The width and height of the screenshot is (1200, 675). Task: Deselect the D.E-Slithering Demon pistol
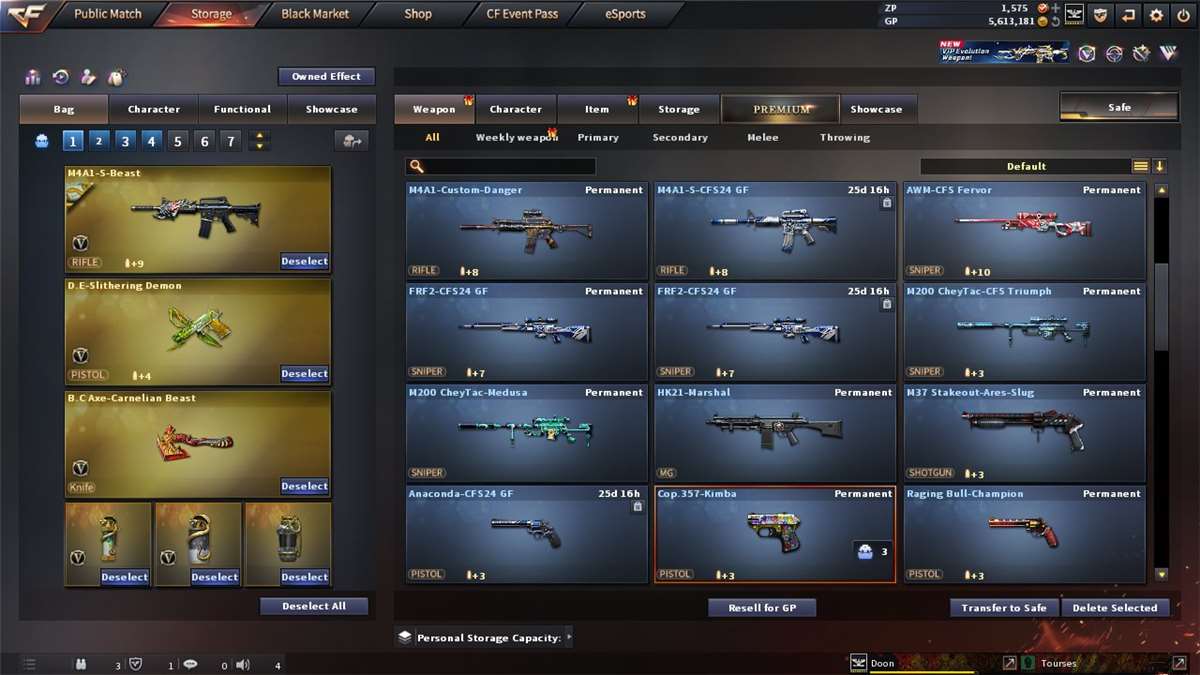[x=304, y=374]
